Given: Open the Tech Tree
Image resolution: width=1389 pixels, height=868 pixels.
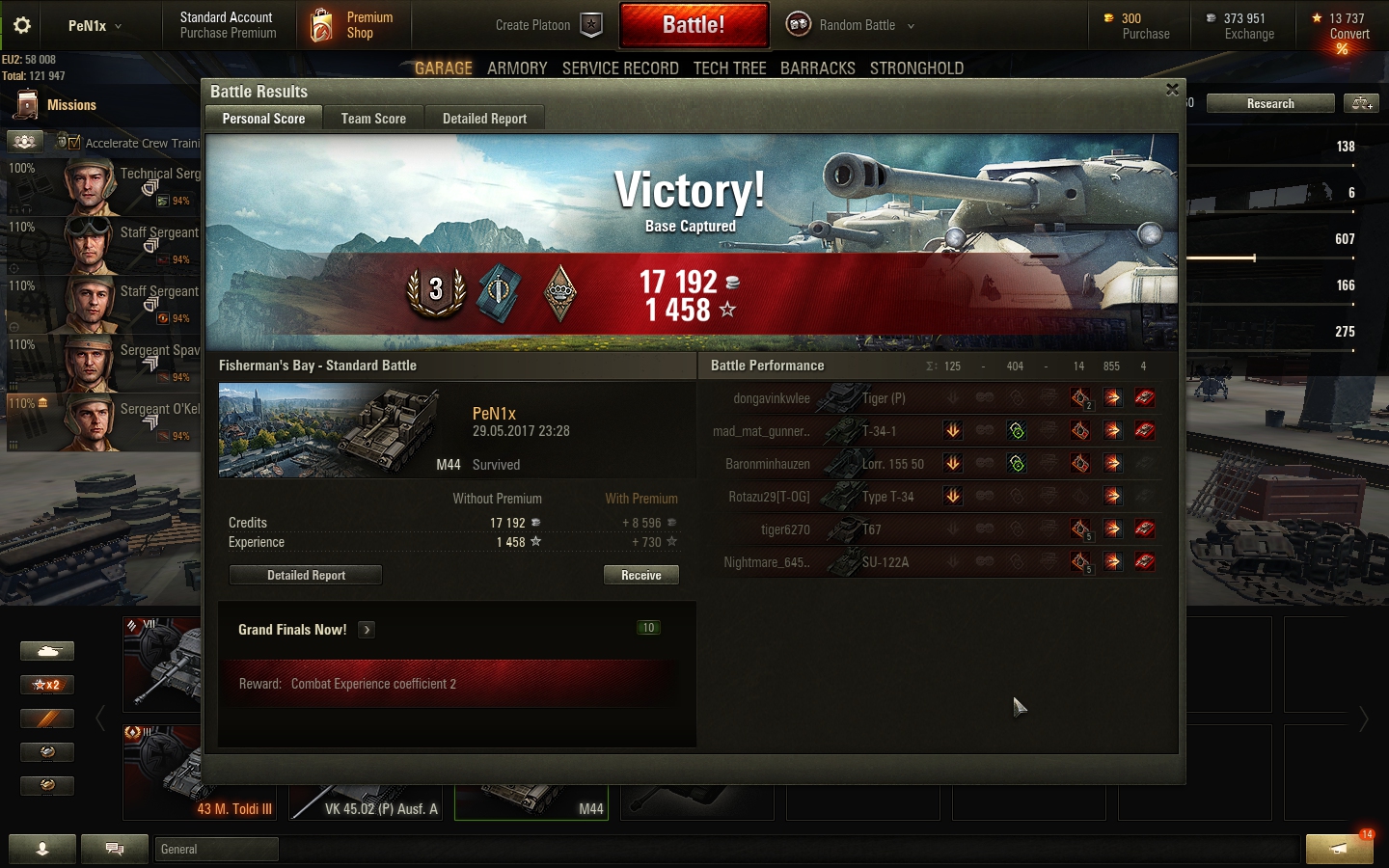Looking at the screenshot, I should click(x=729, y=68).
